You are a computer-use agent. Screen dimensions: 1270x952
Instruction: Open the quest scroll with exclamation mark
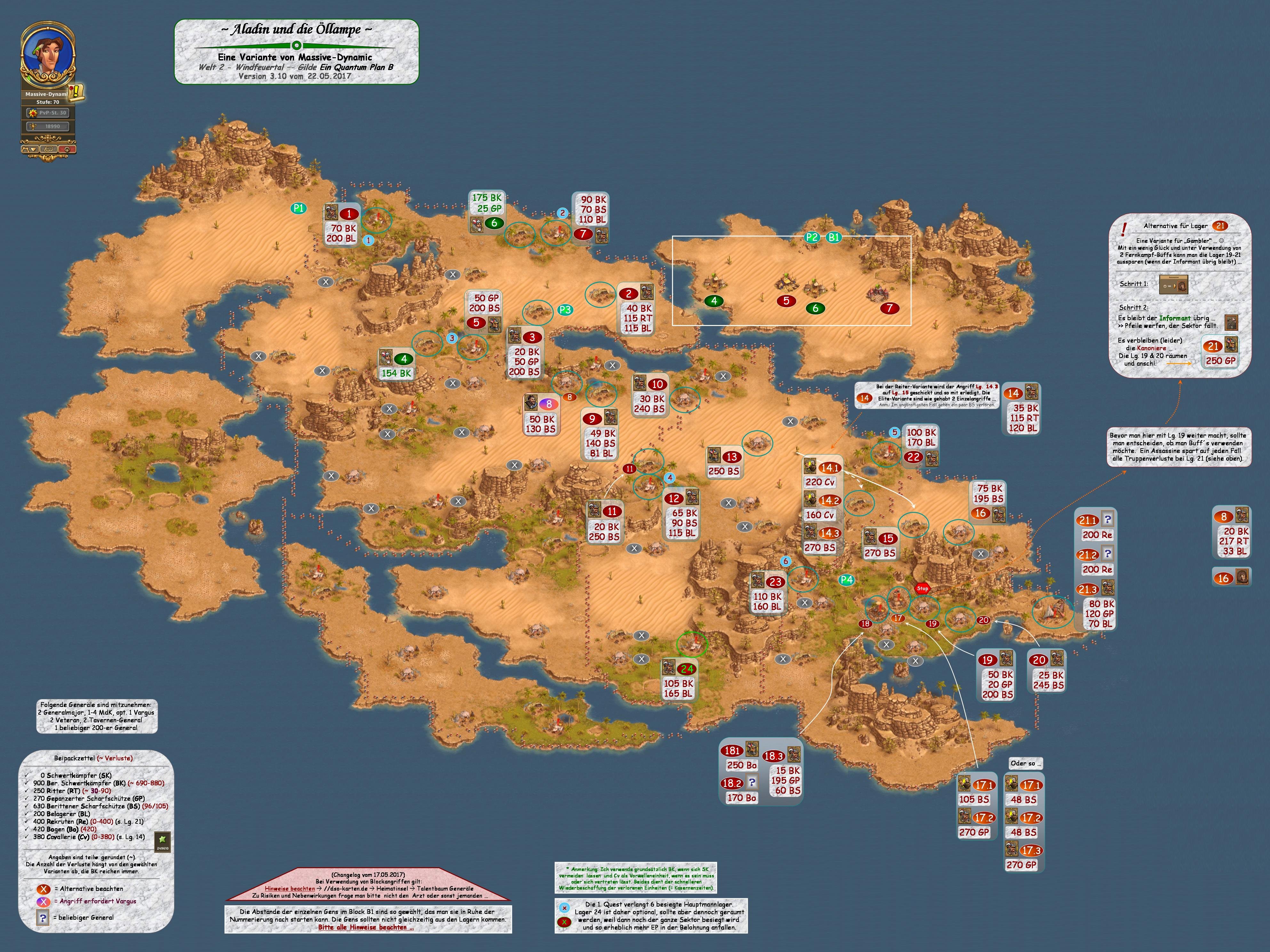(x=75, y=92)
